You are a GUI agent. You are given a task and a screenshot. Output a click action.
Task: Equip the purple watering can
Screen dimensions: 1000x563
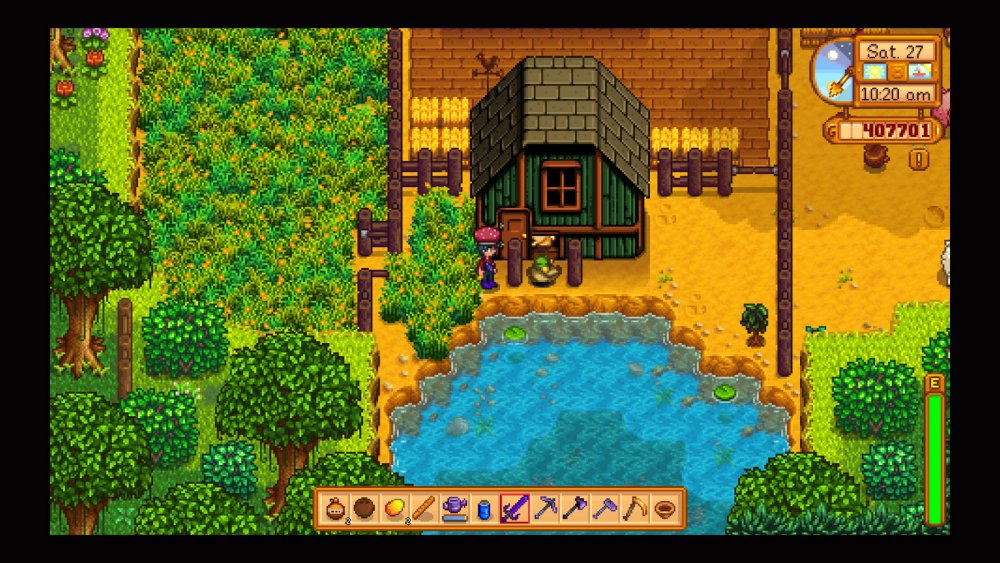click(455, 509)
